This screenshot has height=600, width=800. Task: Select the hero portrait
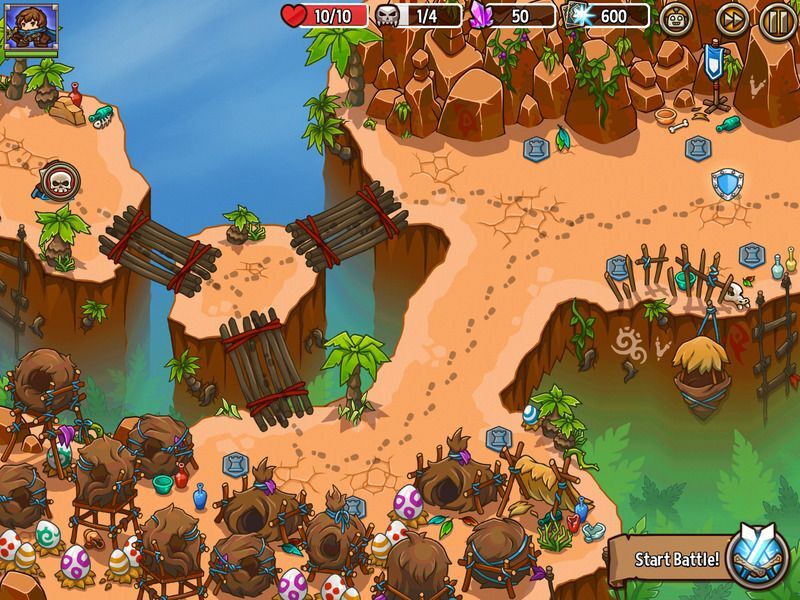[32, 27]
